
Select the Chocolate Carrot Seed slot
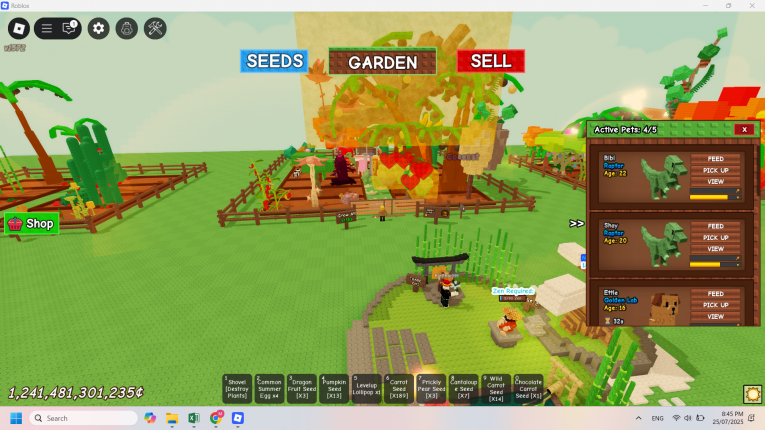pyautogui.click(x=528, y=387)
